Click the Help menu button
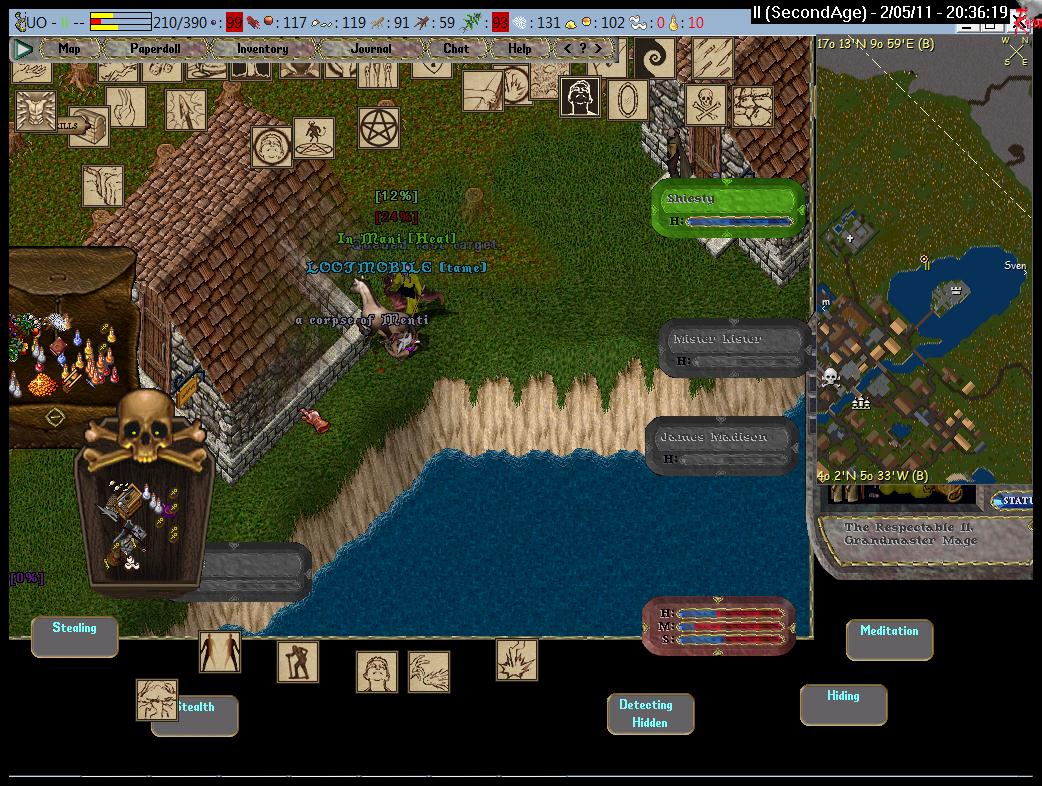1042x786 pixels. (519, 48)
